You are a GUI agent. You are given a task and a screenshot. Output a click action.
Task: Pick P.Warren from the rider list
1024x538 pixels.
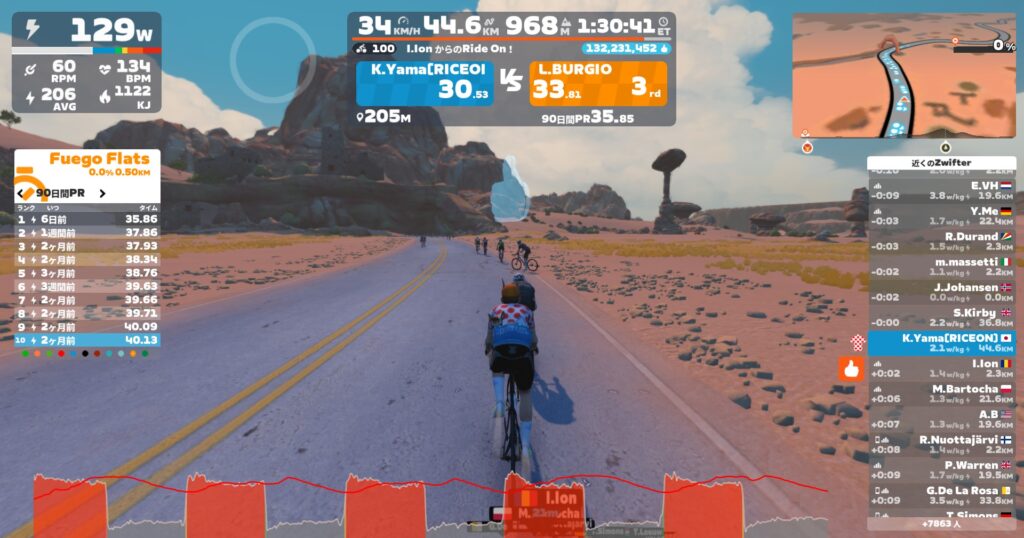(941, 470)
